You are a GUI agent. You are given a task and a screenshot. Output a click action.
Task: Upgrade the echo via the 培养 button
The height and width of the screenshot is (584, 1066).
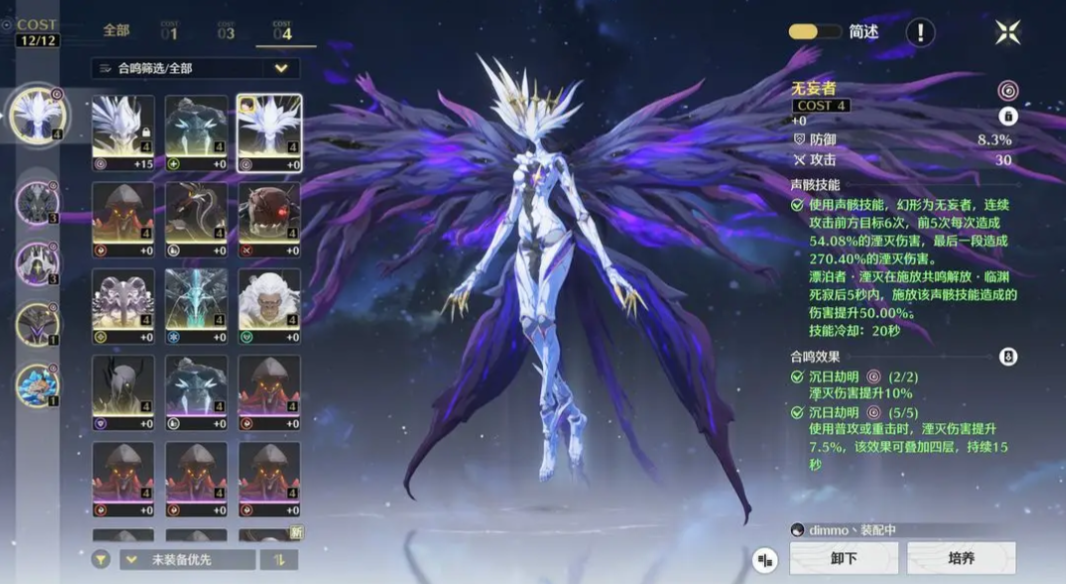961,558
